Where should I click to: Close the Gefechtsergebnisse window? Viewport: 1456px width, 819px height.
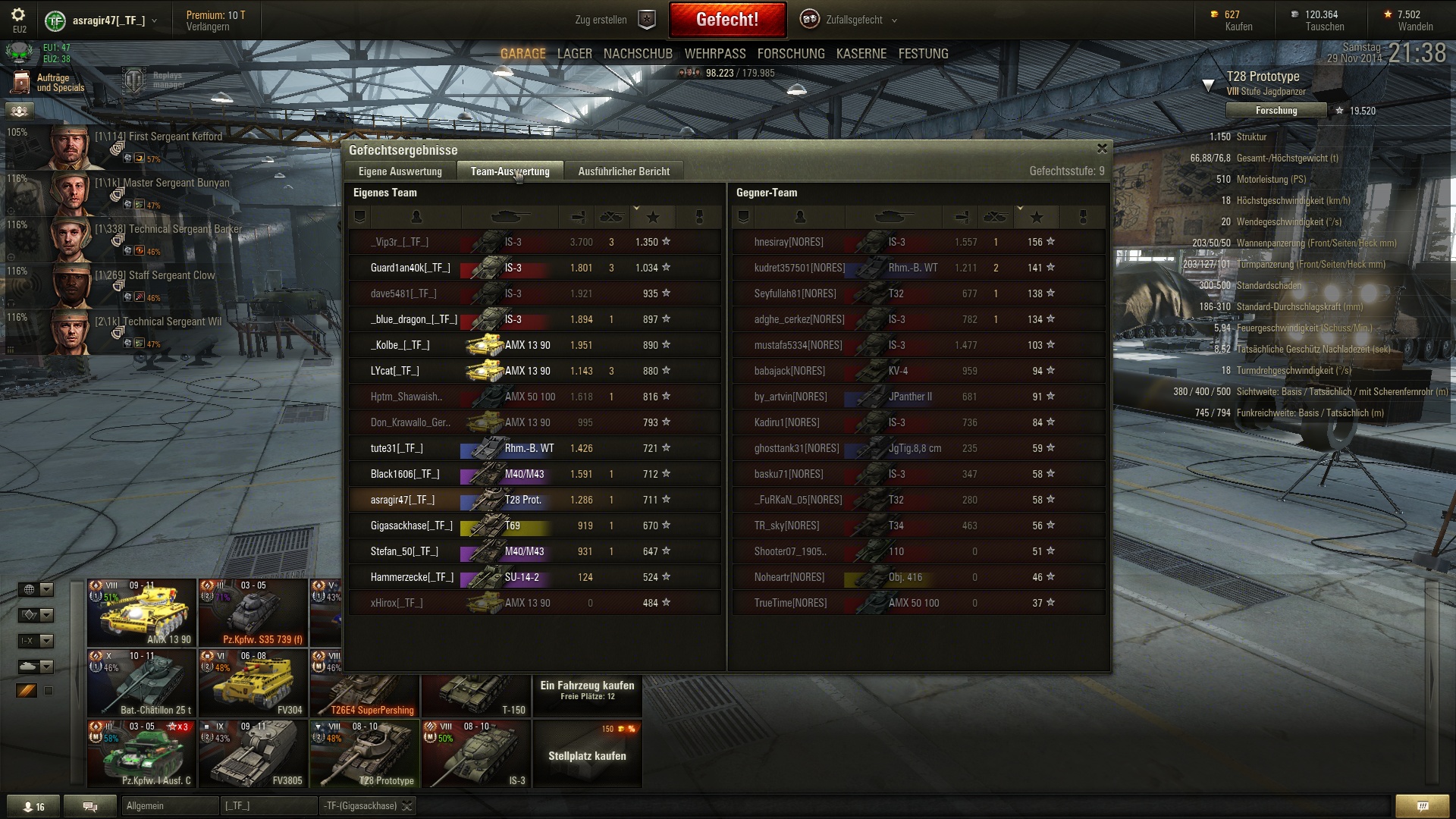pos(1102,149)
